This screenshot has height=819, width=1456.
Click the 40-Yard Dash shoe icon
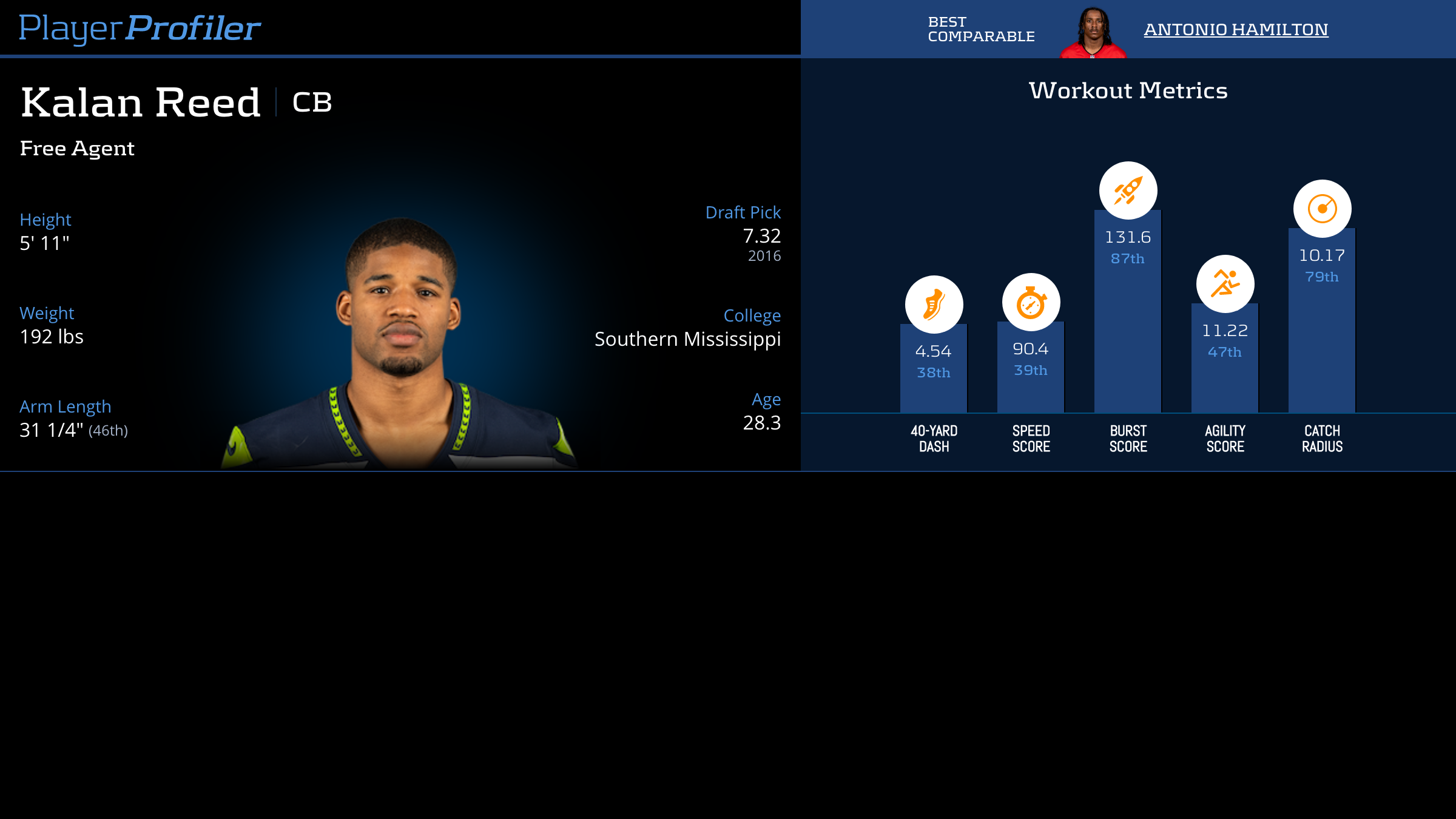click(934, 305)
